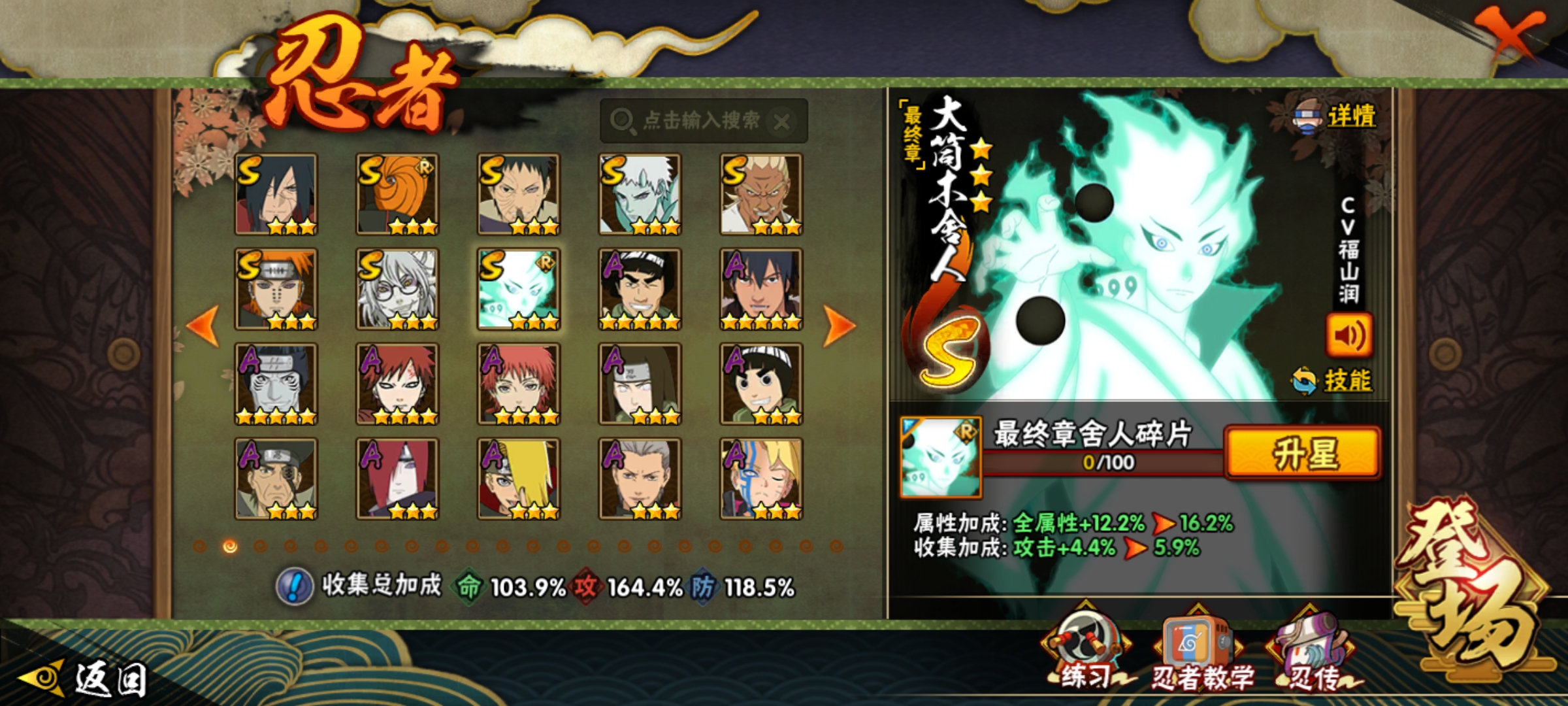Viewport: 1568px width, 706px height.
Task: Select the silver-haired Kabuto with glasses portrait
Action: click(x=397, y=289)
